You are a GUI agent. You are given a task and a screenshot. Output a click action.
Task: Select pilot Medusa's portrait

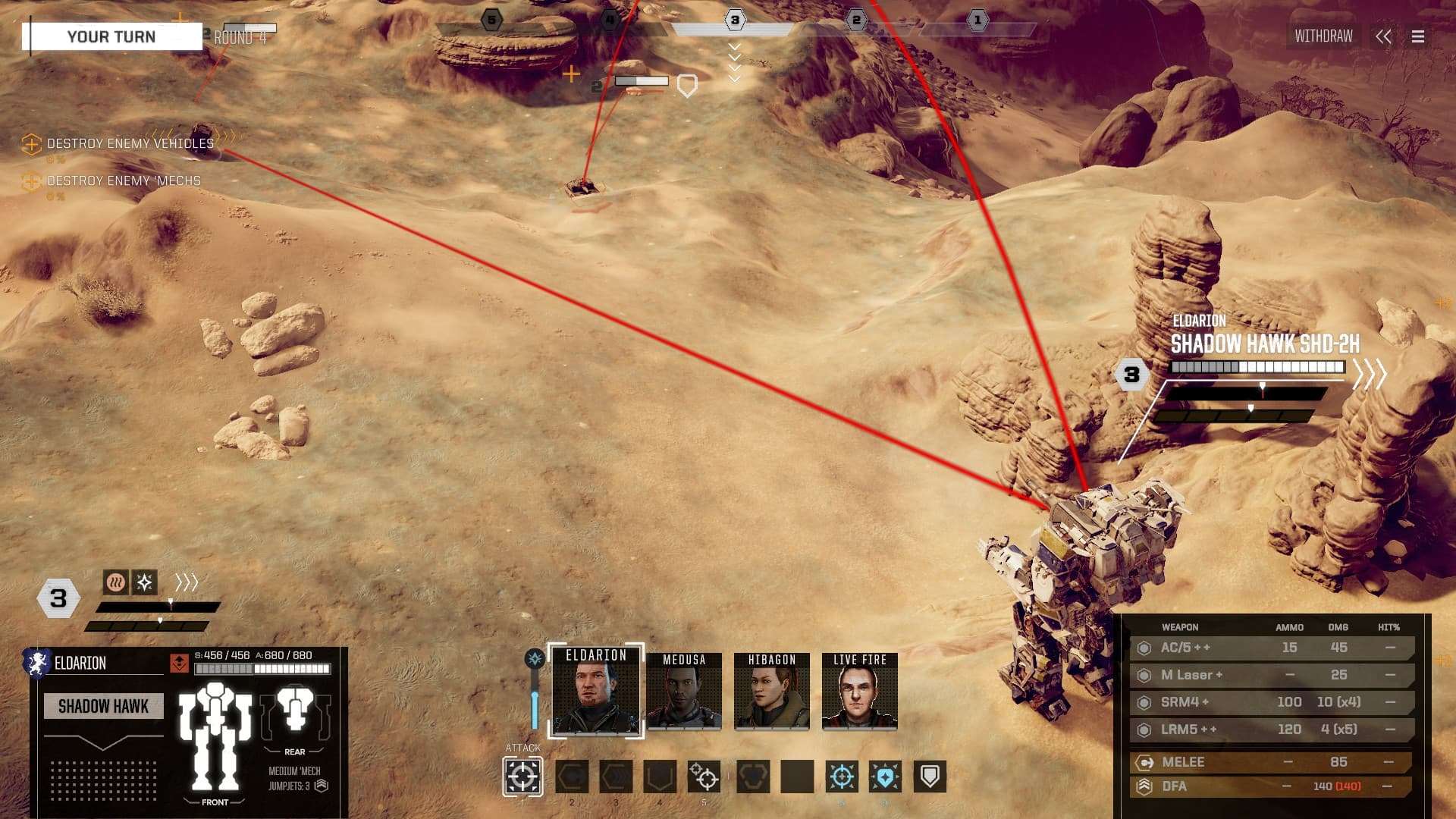684,692
